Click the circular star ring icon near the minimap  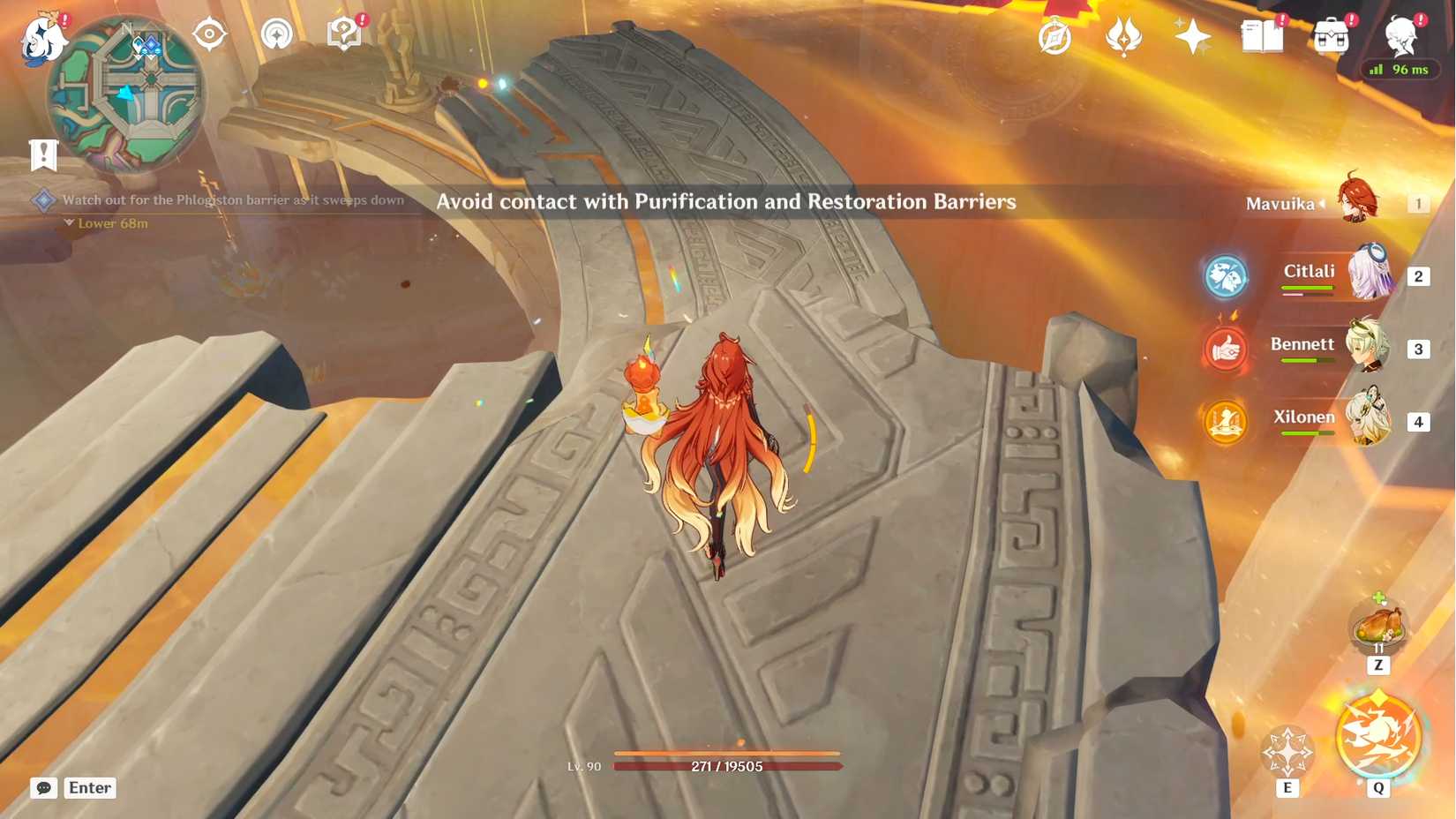[x=278, y=35]
